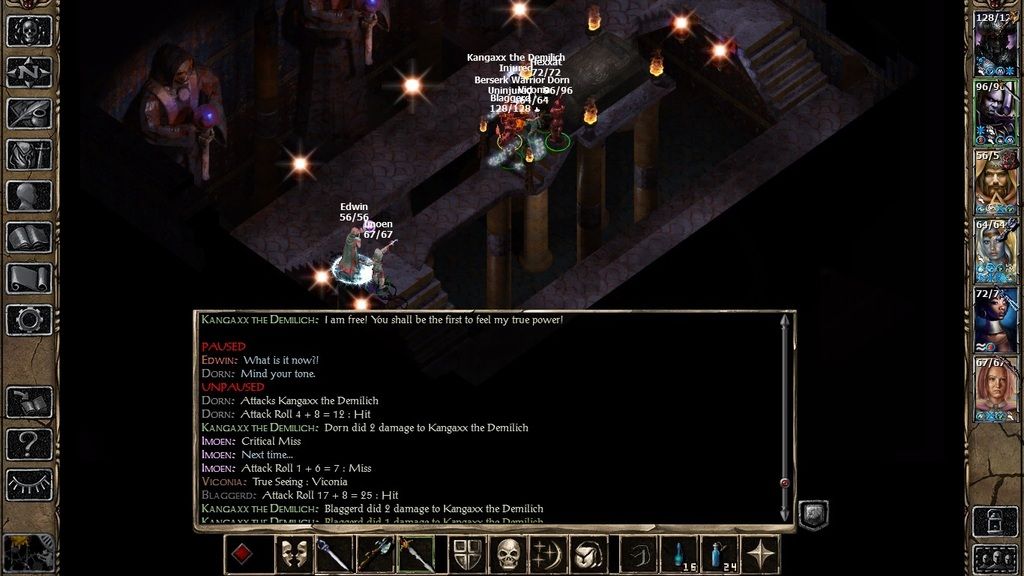
Task: Open the journal quill button
Action: click(29, 113)
